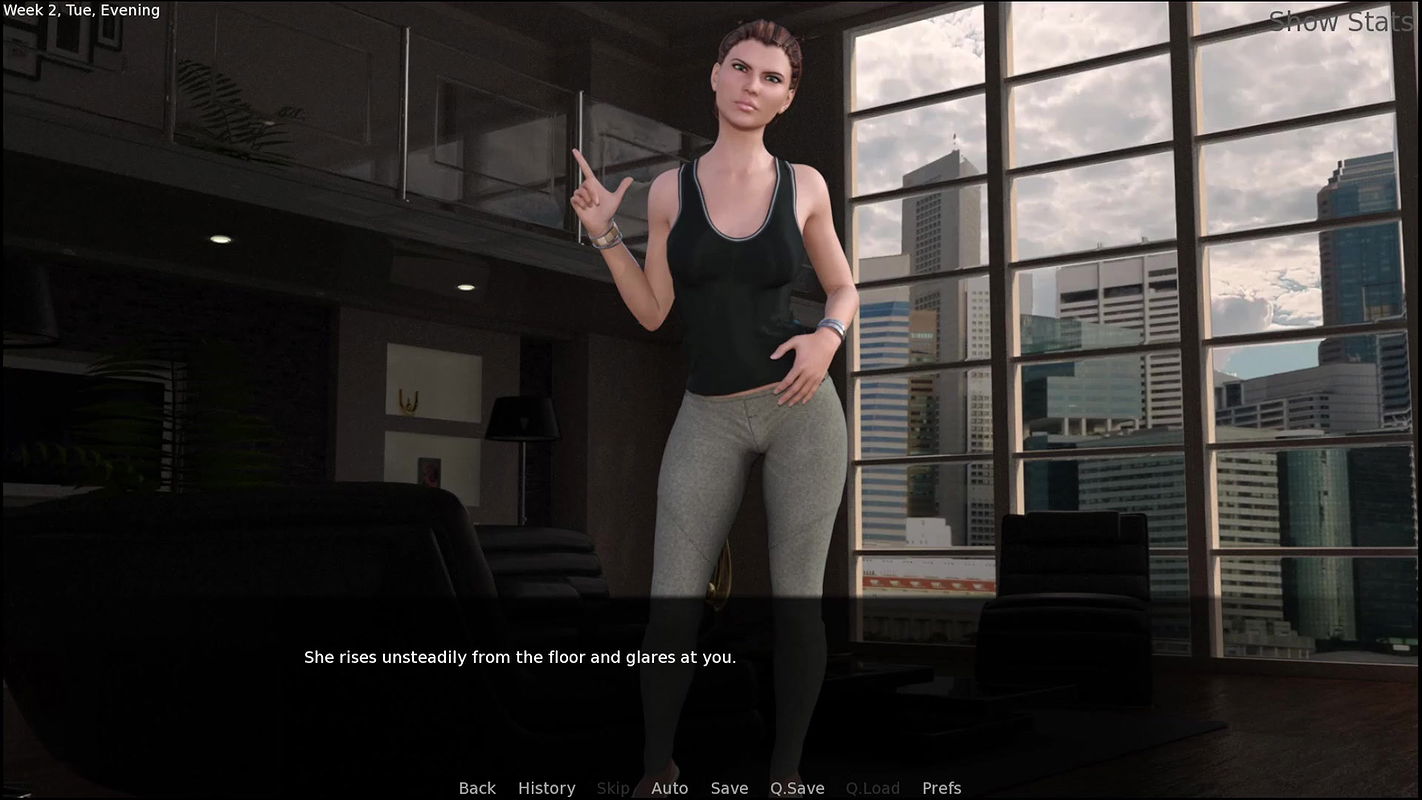
Task: Open the Show Stats panel
Action: (x=1340, y=22)
